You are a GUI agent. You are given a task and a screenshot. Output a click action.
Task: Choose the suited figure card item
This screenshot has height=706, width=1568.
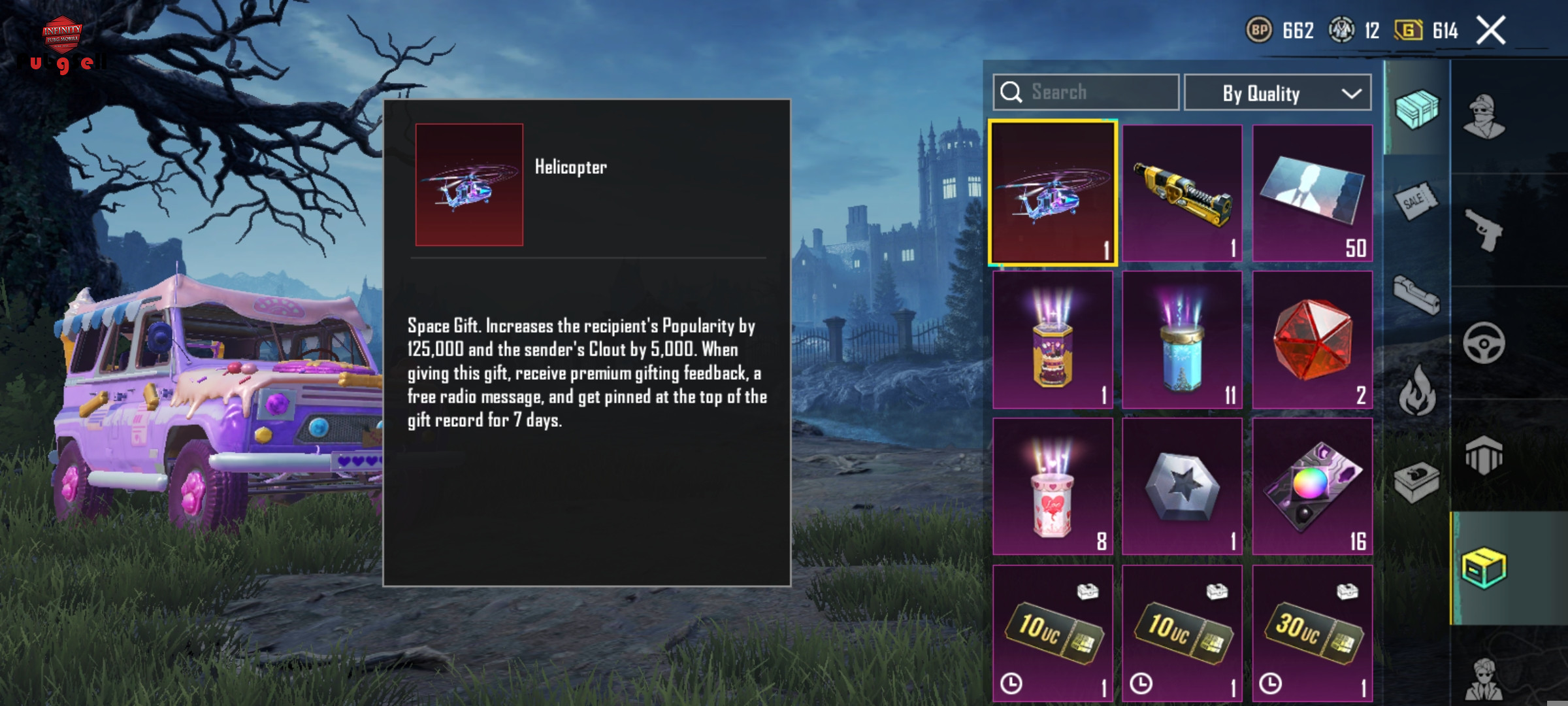(x=1312, y=193)
